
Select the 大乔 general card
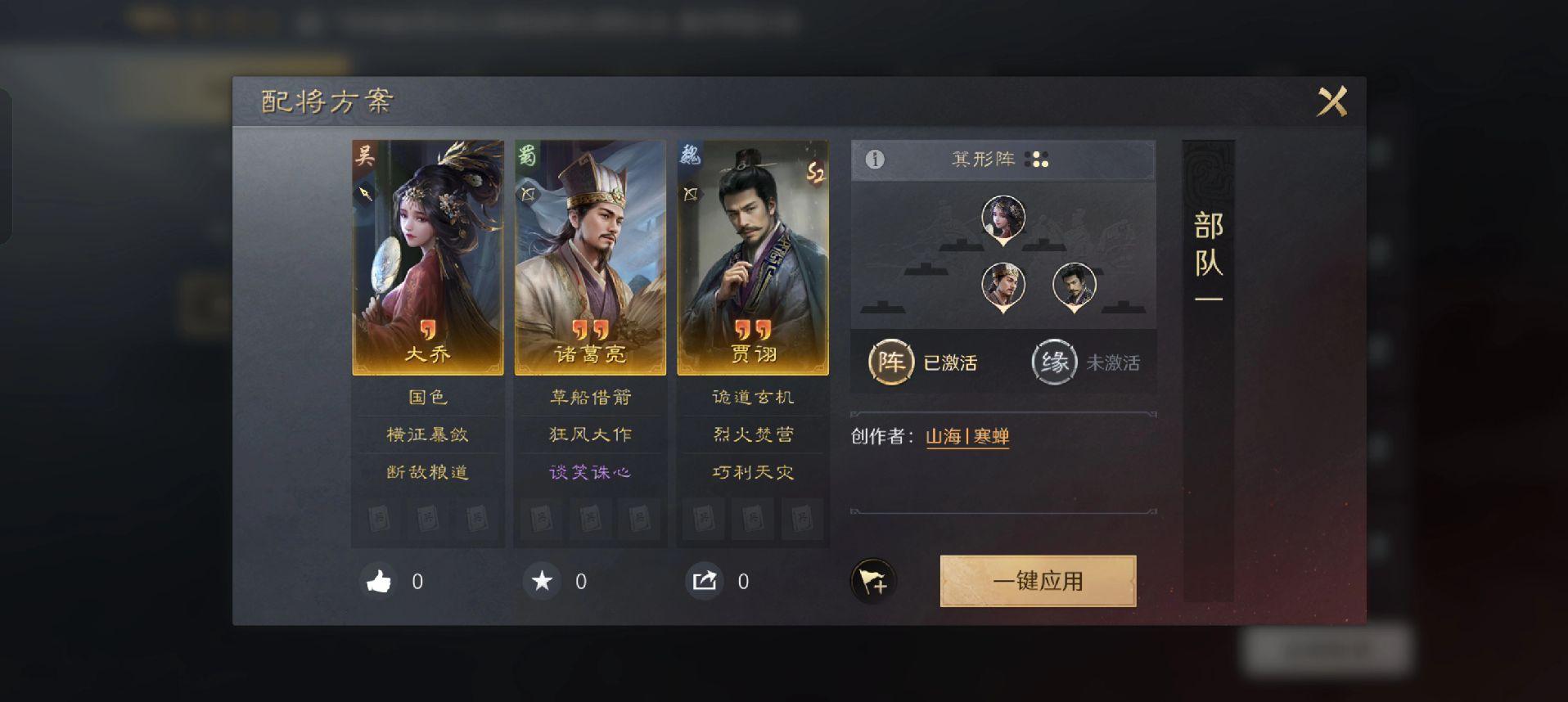(x=427, y=257)
